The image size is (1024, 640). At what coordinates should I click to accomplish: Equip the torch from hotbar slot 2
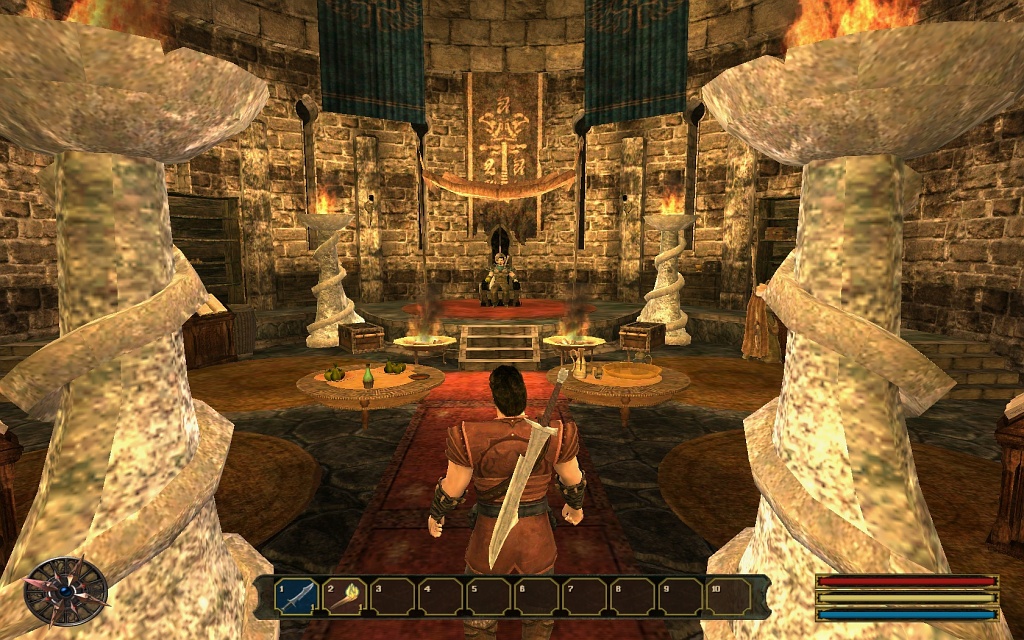pyautogui.click(x=345, y=597)
